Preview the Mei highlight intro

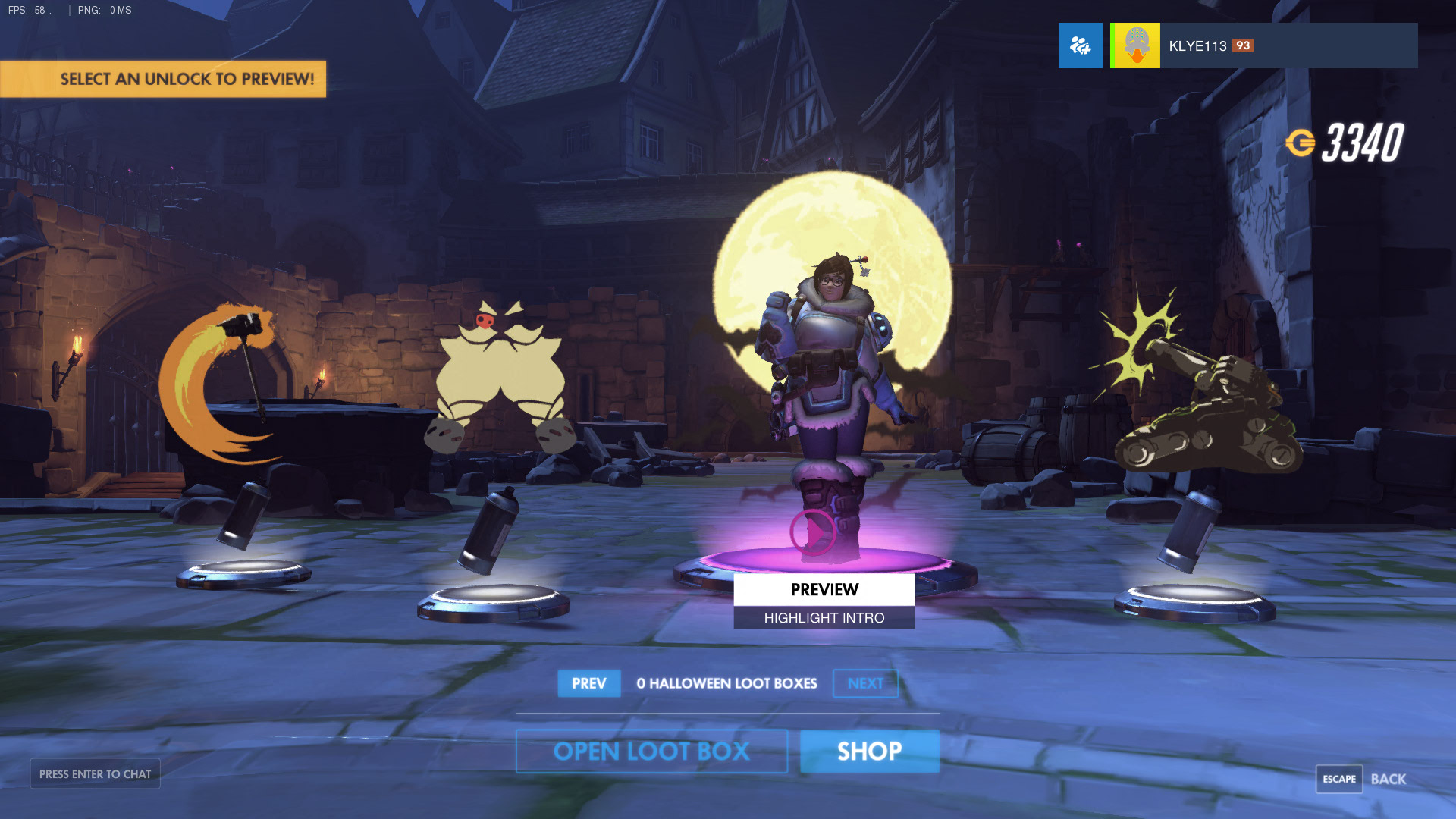824,590
